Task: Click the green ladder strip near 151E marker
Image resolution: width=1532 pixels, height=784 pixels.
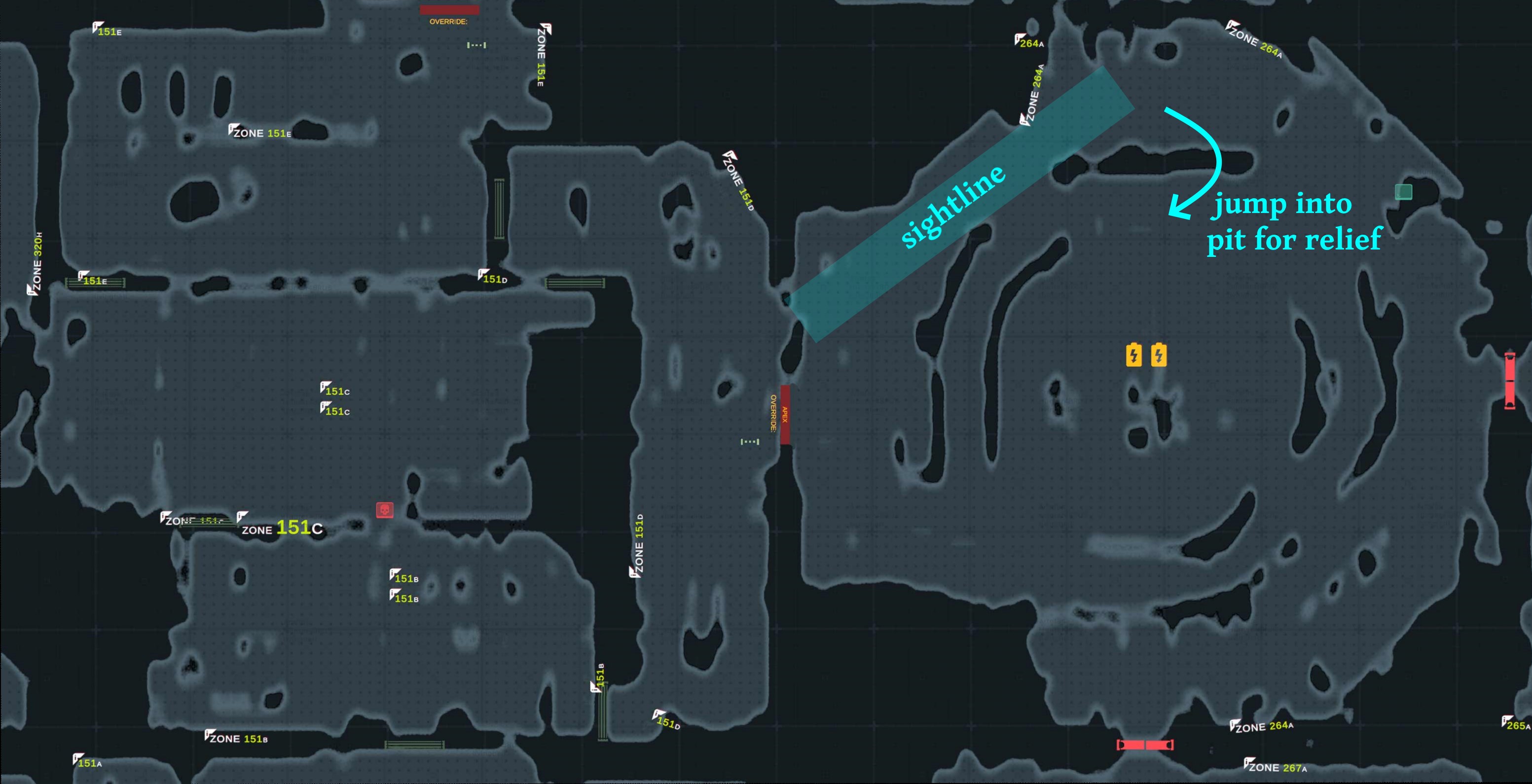Action: (95, 284)
